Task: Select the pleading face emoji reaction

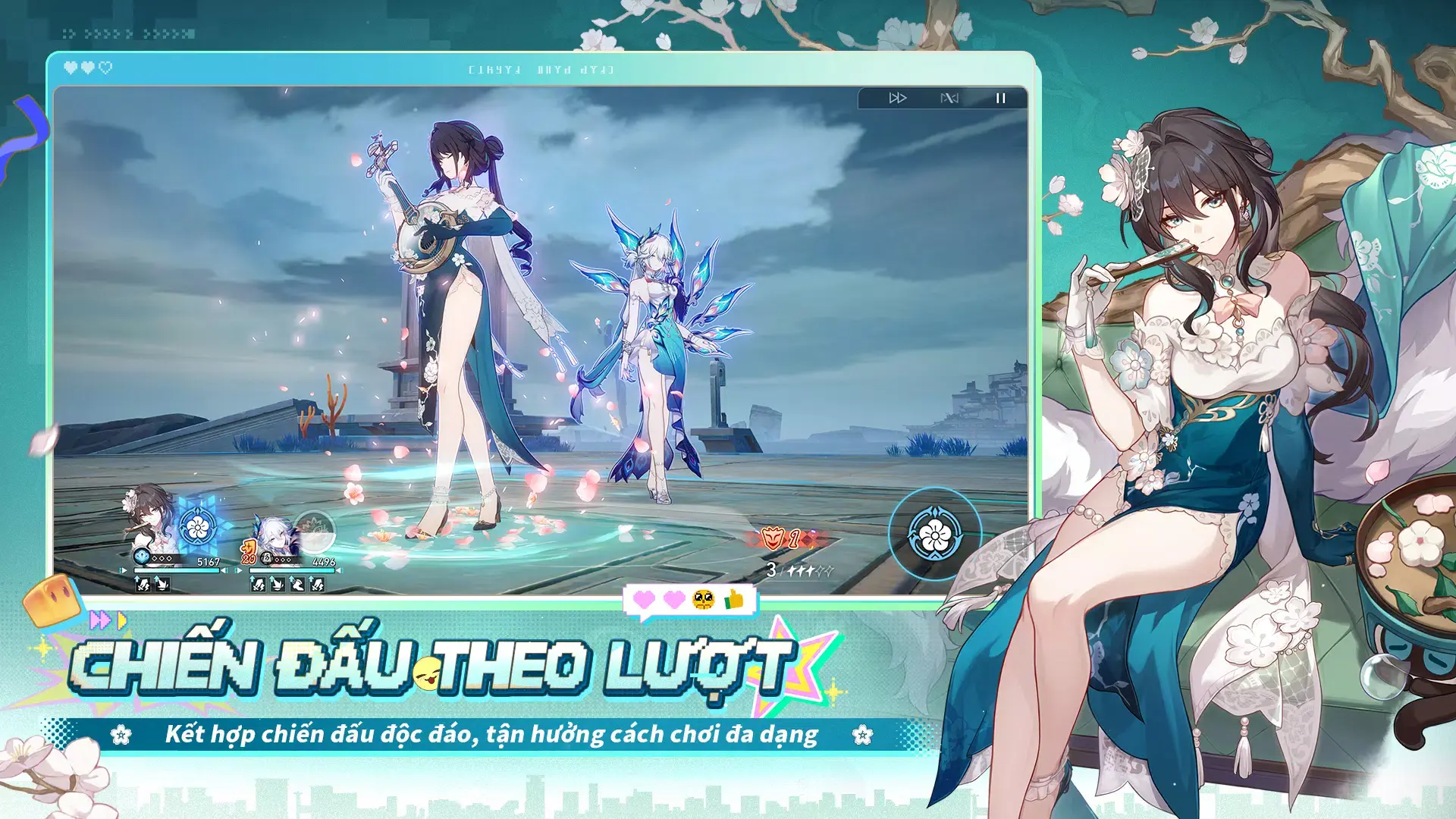Action: click(704, 601)
